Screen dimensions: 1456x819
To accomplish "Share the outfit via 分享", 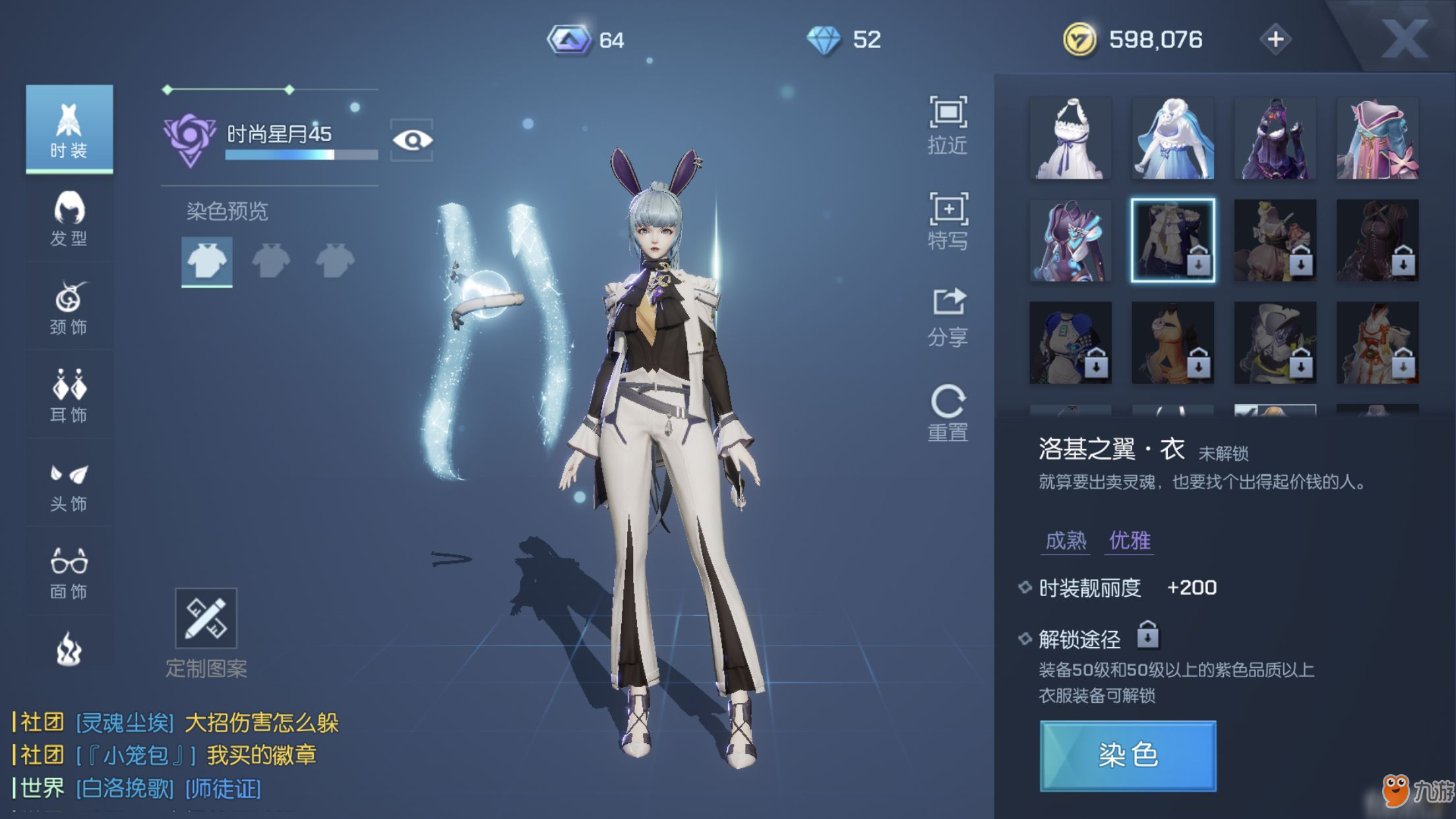I will 948,317.
